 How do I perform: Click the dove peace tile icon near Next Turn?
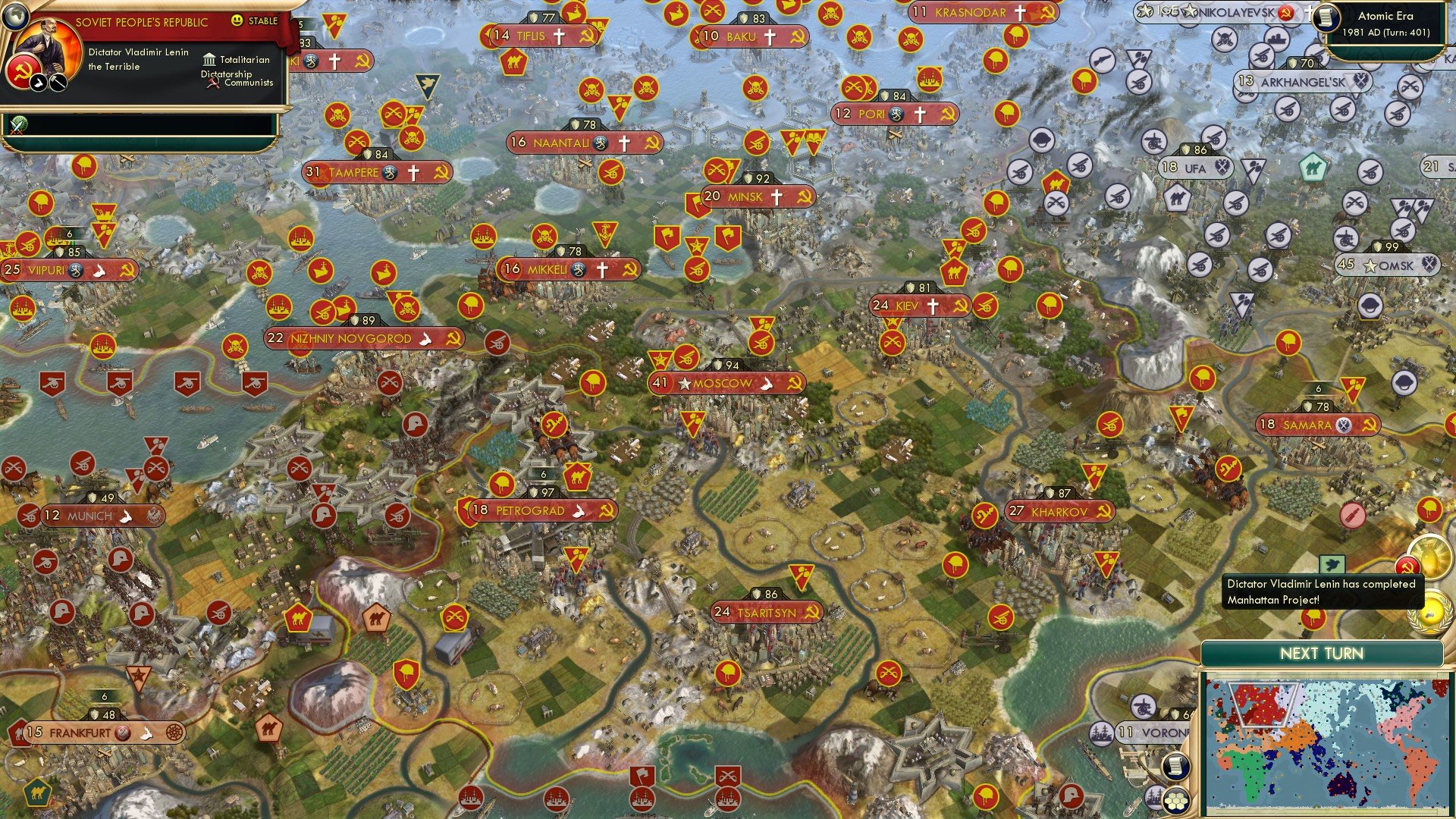(x=1332, y=564)
